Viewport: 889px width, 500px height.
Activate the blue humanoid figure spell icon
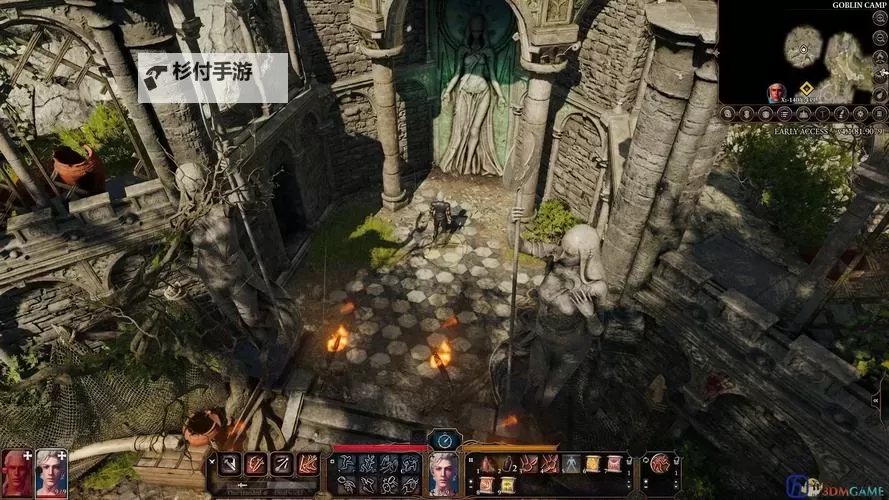(x=571, y=464)
